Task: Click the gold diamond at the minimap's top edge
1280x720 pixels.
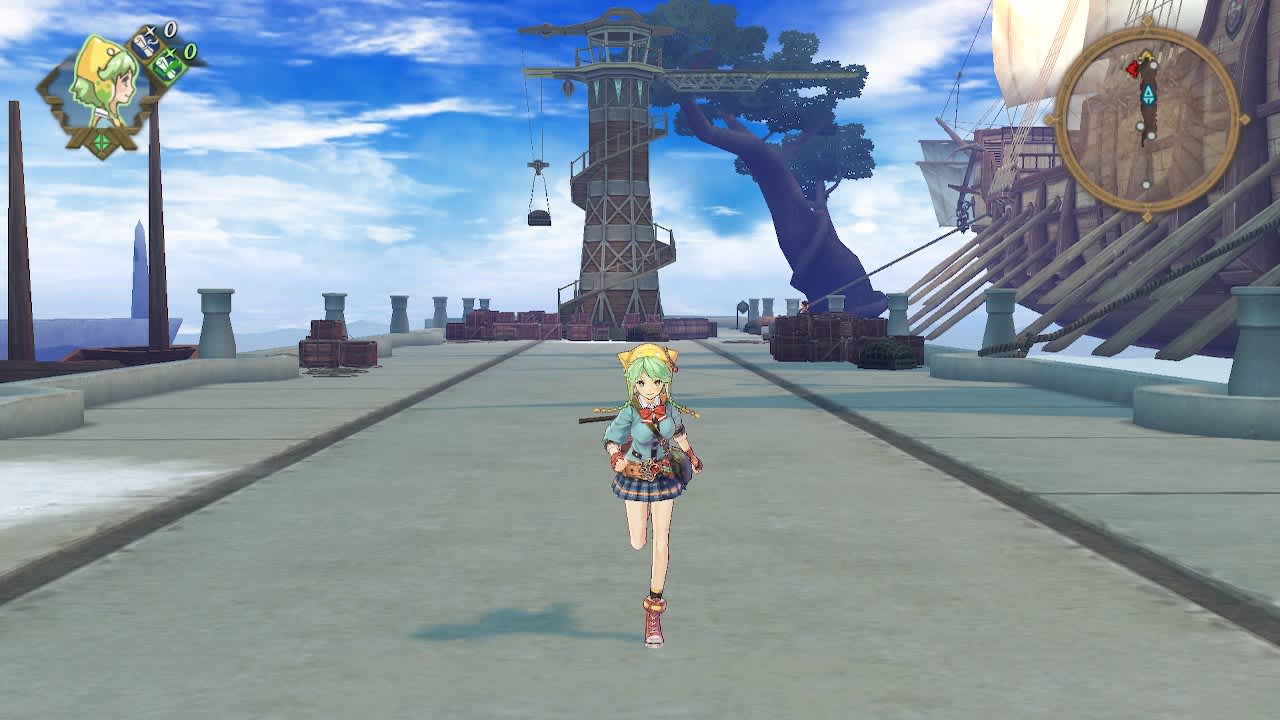Action: point(1146,22)
